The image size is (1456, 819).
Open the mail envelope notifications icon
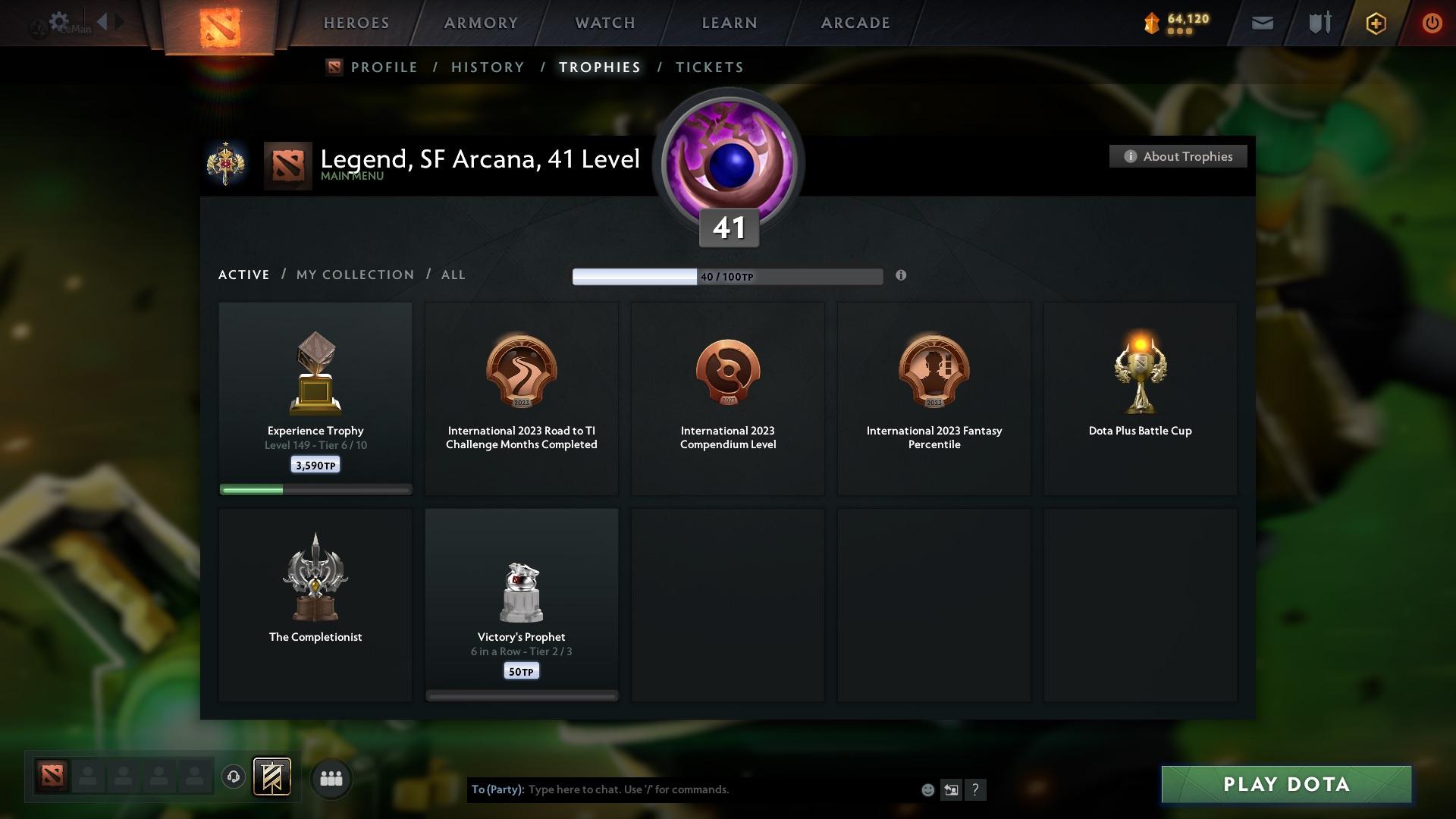pyautogui.click(x=1261, y=23)
